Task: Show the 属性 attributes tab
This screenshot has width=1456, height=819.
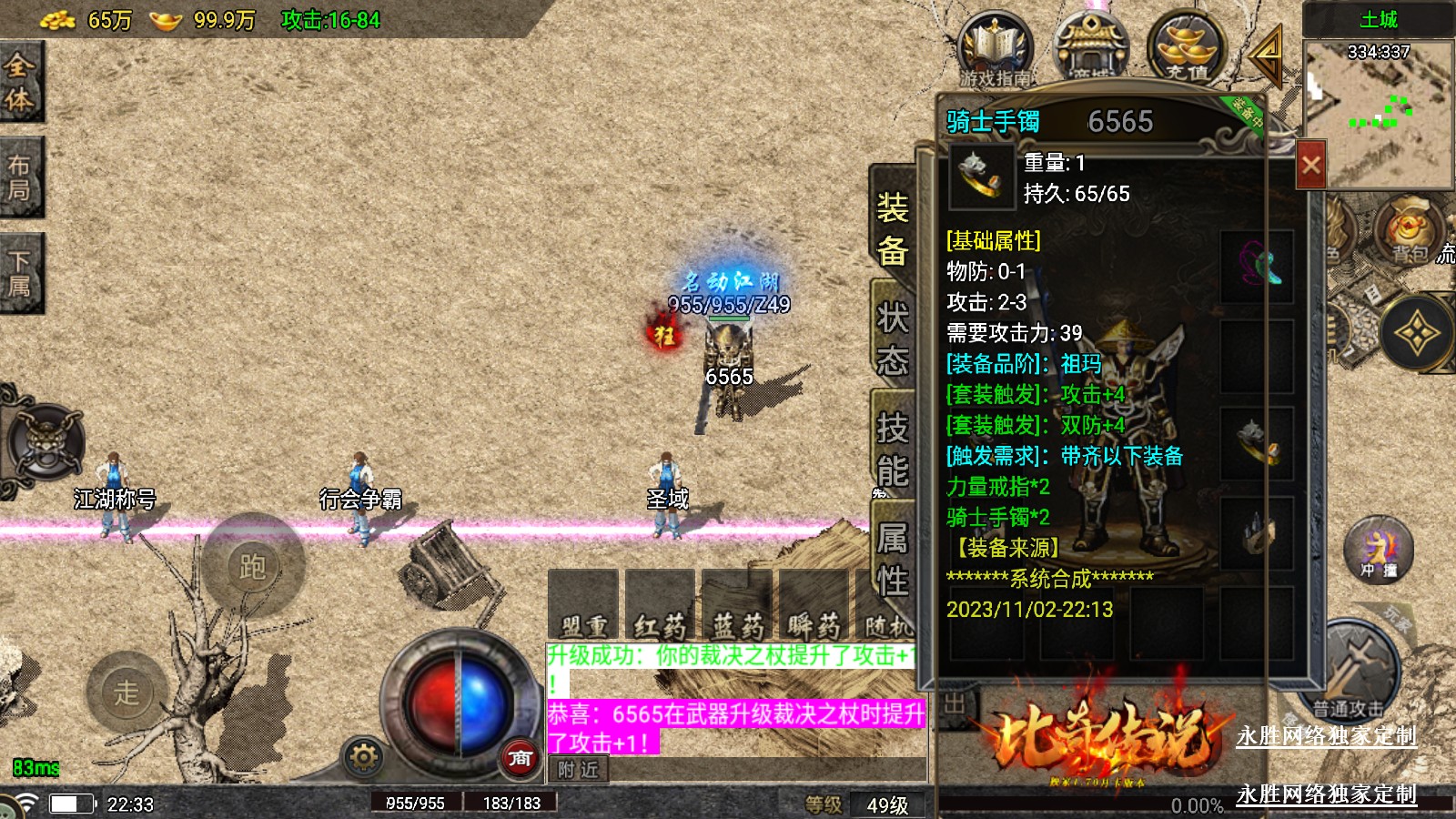Action: pyautogui.click(x=893, y=559)
